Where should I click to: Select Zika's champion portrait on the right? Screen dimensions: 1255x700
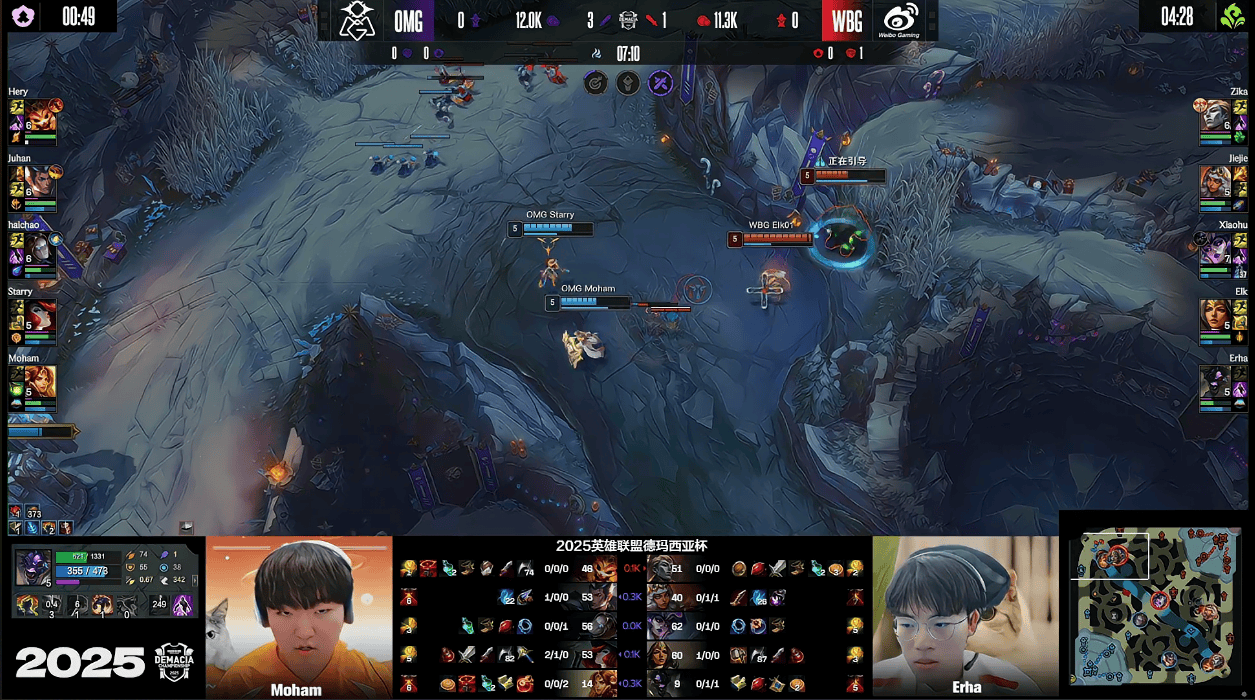(x=1215, y=115)
